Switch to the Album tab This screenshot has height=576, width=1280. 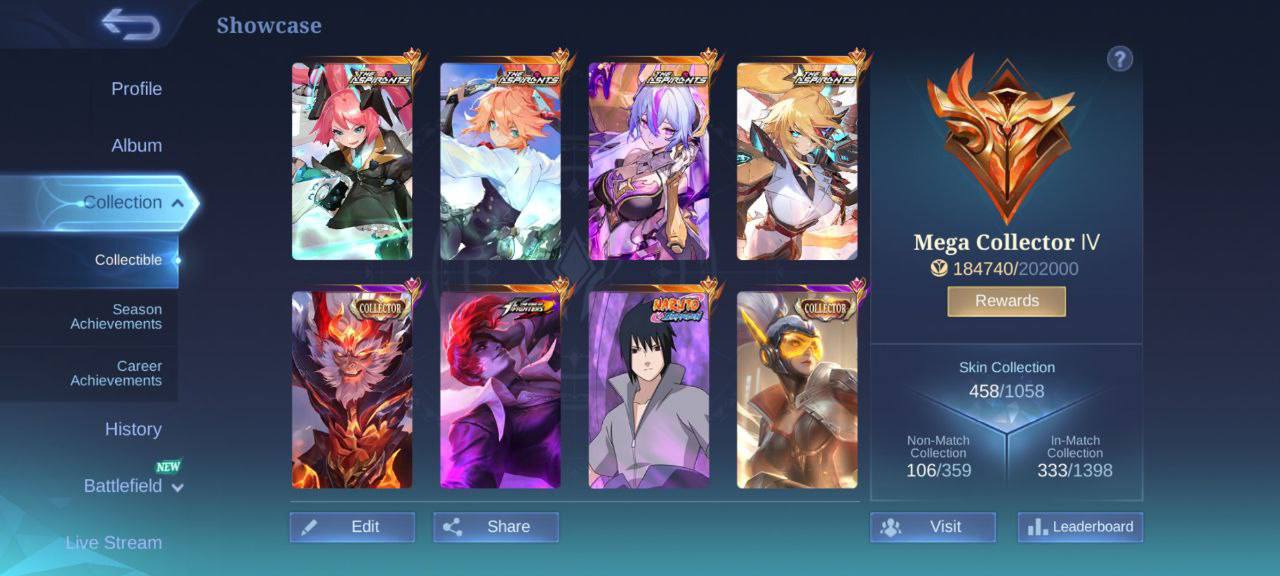click(136, 146)
